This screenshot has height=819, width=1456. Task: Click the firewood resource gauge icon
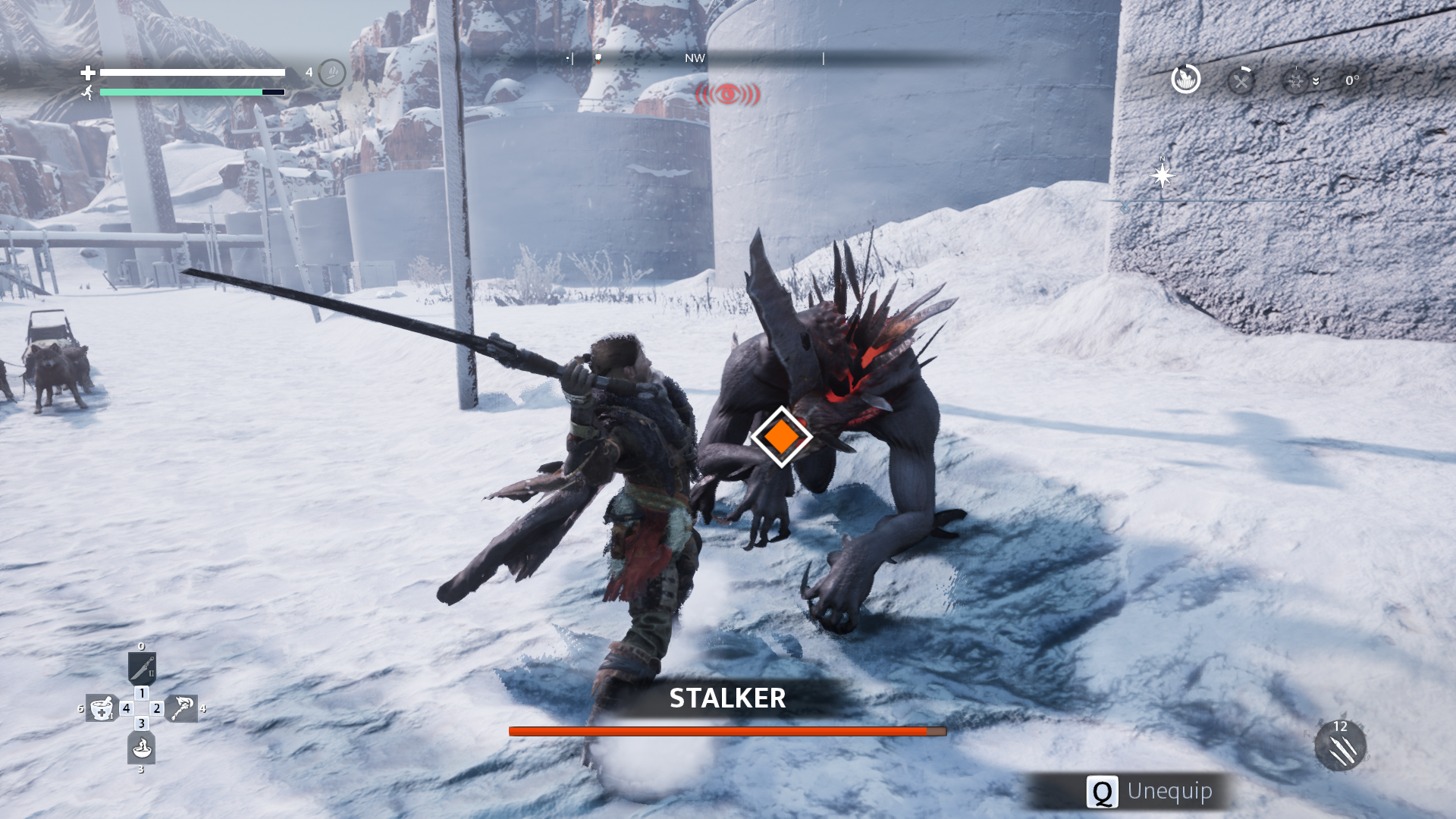coord(1185,80)
